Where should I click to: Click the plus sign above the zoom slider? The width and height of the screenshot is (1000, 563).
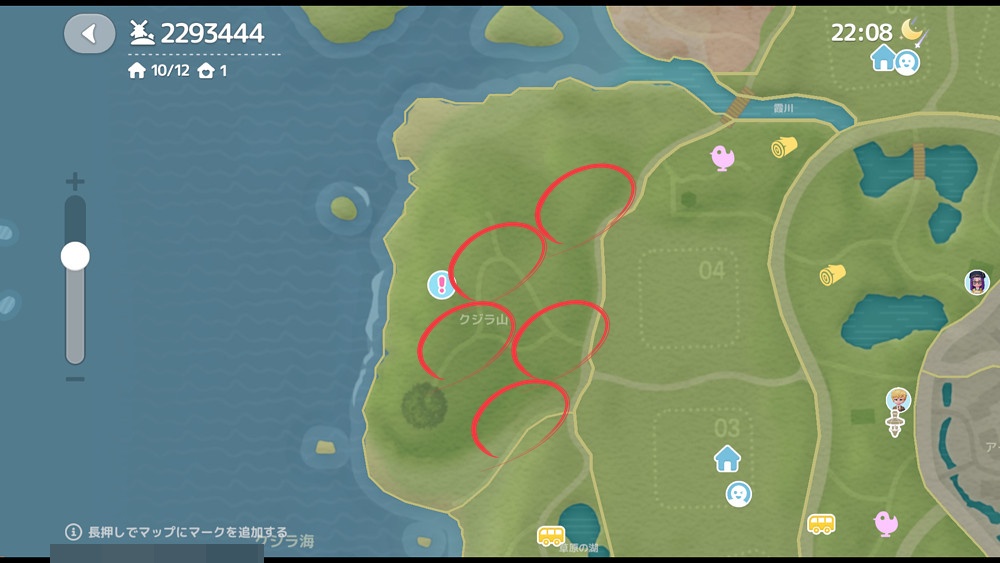(x=75, y=182)
